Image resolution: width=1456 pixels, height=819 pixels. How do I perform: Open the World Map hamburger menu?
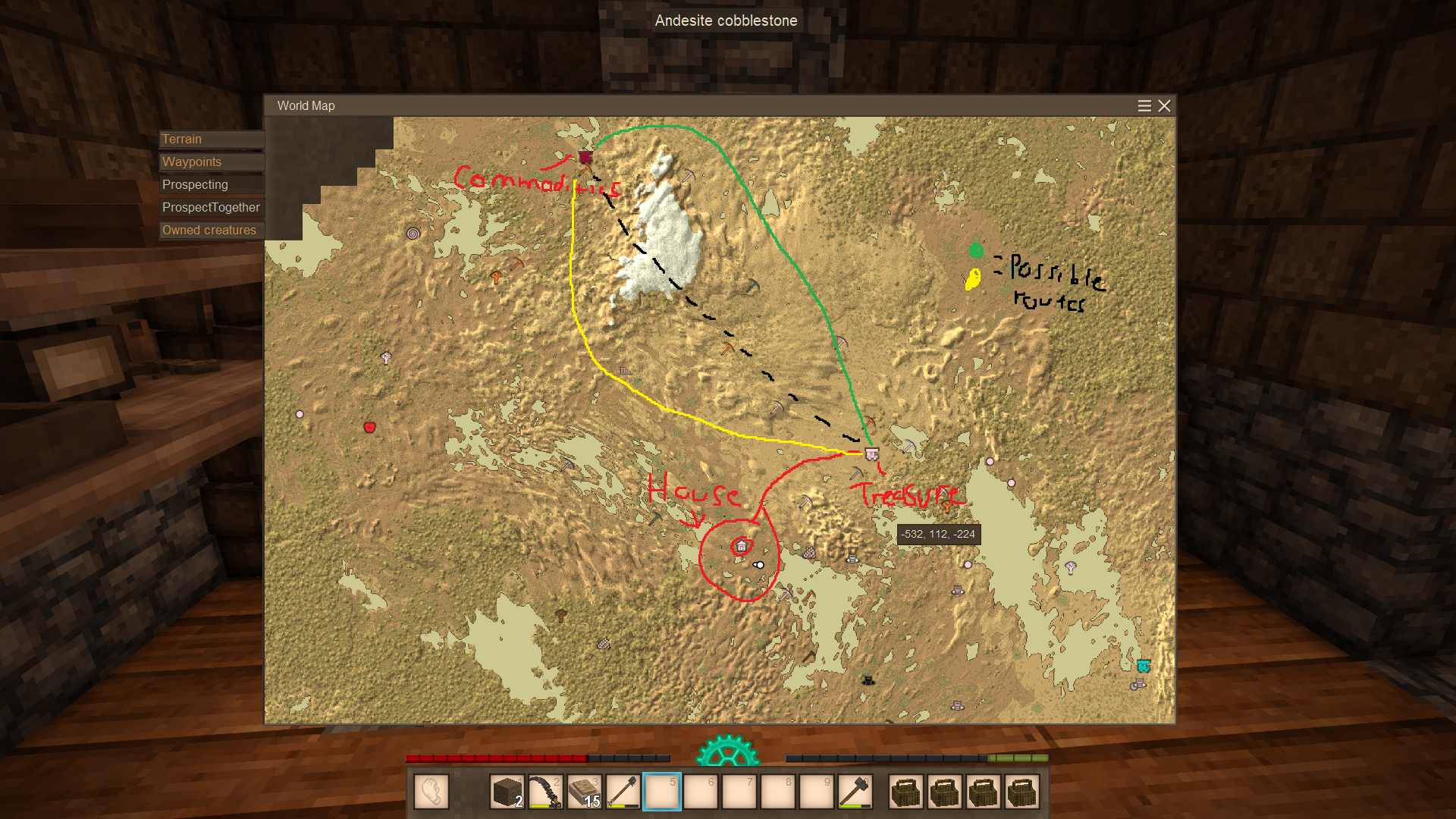(x=1144, y=106)
